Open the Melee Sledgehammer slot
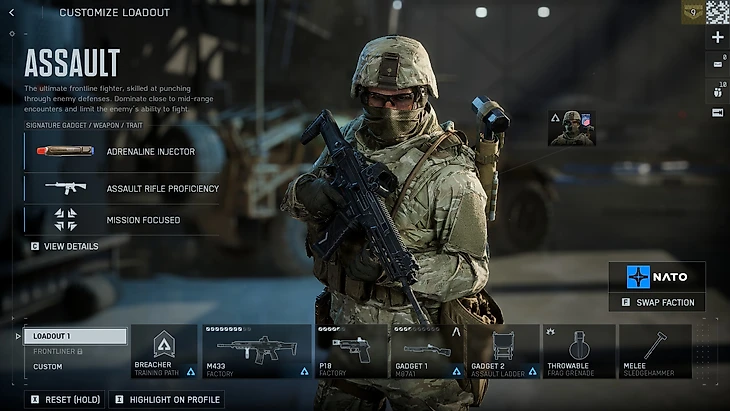Viewport: 730px width, 411px height. pyautogui.click(x=655, y=351)
